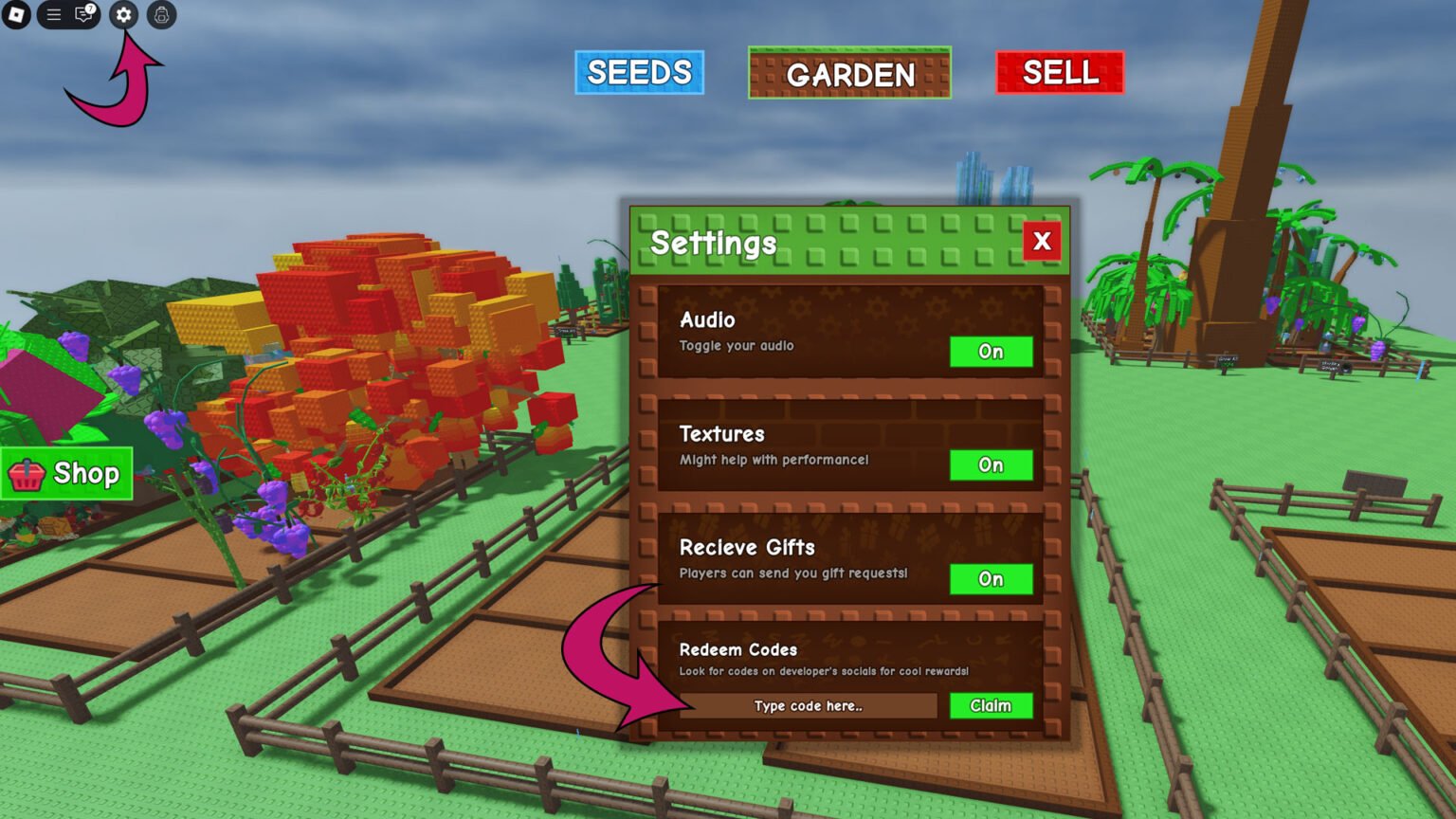The height and width of the screenshot is (819, 1456).
Task: Click the green On slider for Audio
Action: (x=991, y=352)
